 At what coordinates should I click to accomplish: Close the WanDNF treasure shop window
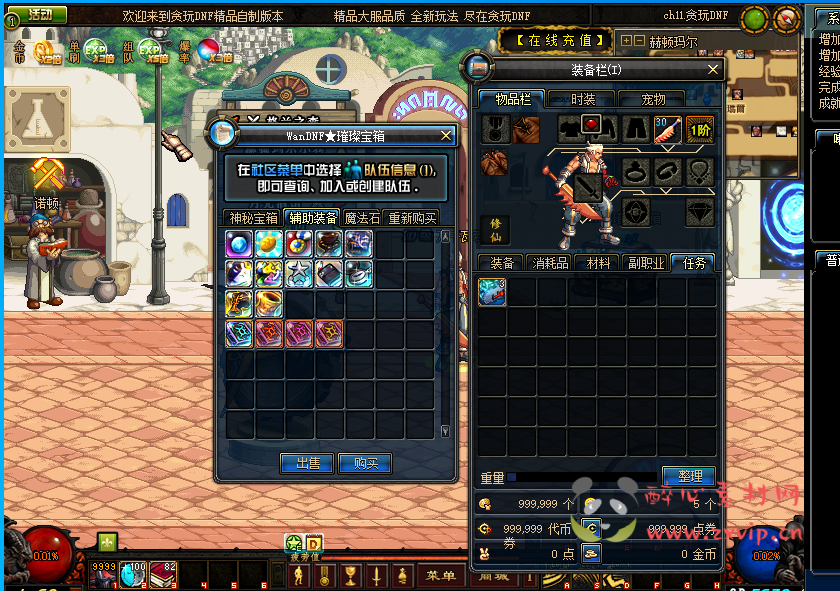pos(446,135)
